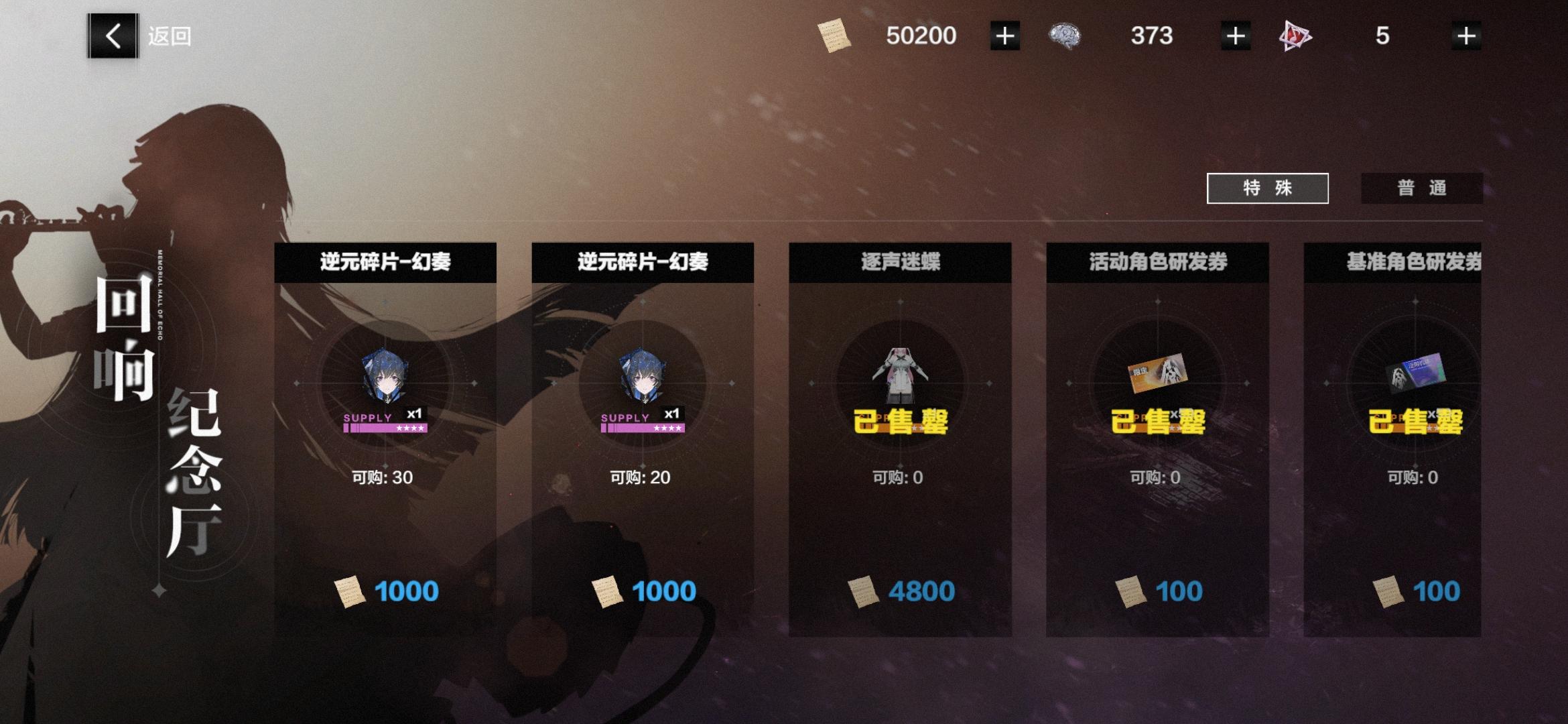Viewport: 1568px width, 724px height.
Task: Click the brain-shaped currency icon showing 373
Action: point(1065,36)
